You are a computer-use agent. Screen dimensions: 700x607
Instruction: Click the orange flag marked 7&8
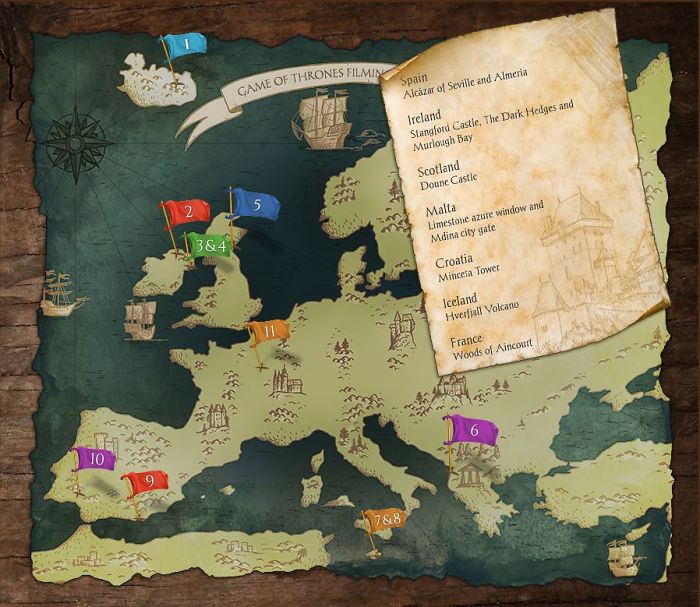[x=383, y=521]
